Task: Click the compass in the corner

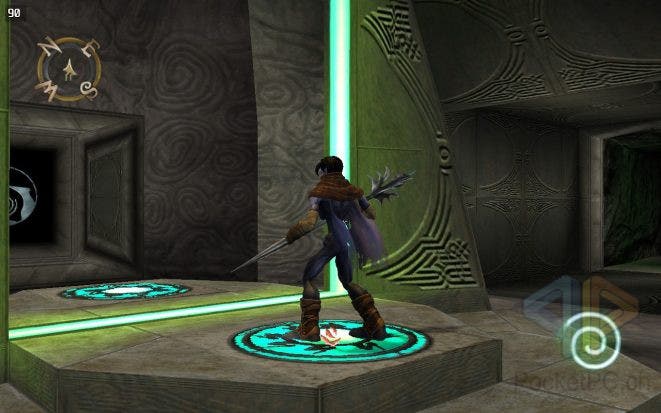Action: [x=68, y=69]
